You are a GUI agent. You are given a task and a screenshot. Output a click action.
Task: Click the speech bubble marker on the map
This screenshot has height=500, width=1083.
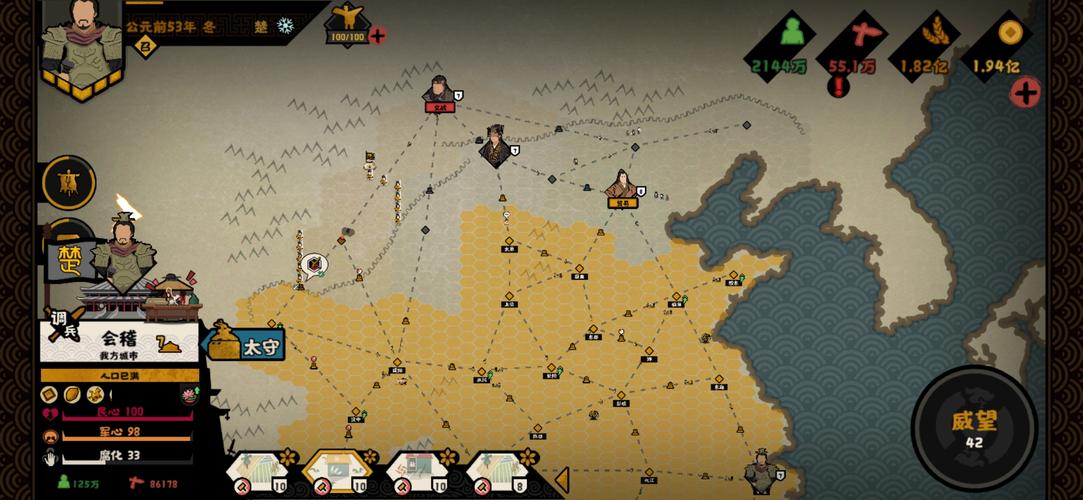pyautogui.click(x=314, y=265)
